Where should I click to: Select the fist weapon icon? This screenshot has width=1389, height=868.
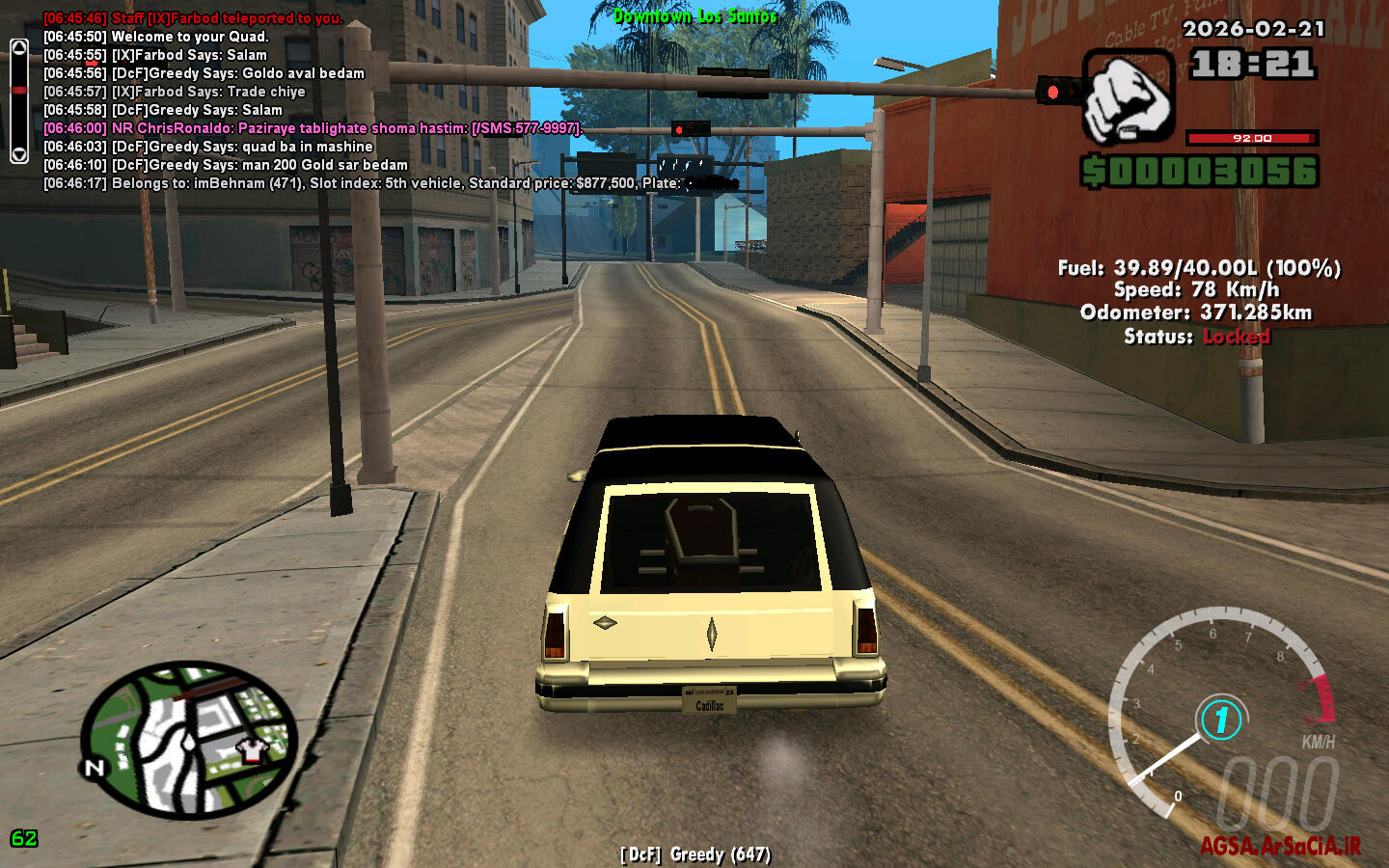pyautogui.click(x=1127, y=97)
